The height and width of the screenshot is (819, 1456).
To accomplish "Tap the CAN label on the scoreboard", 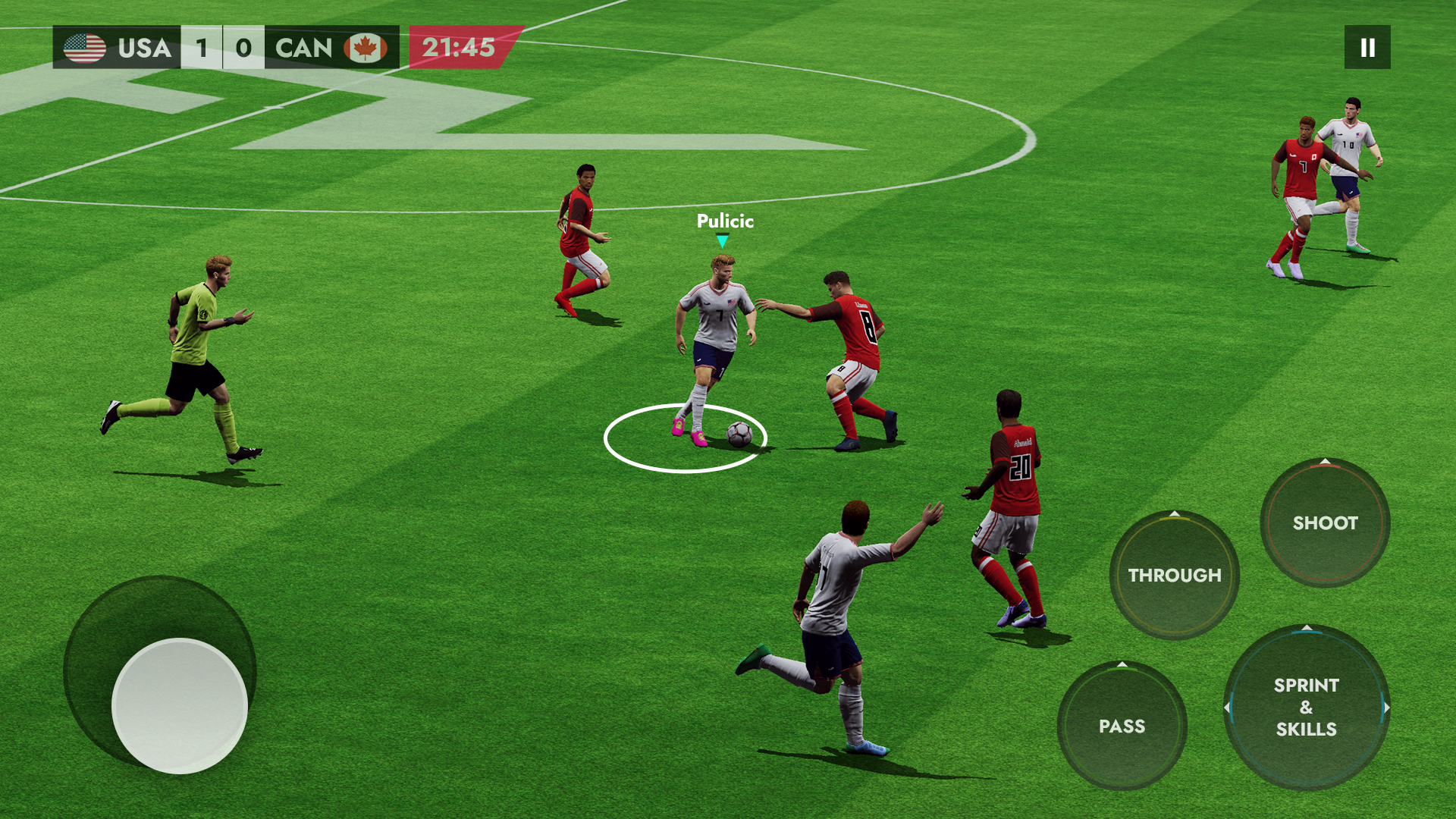I will (303, 48).
